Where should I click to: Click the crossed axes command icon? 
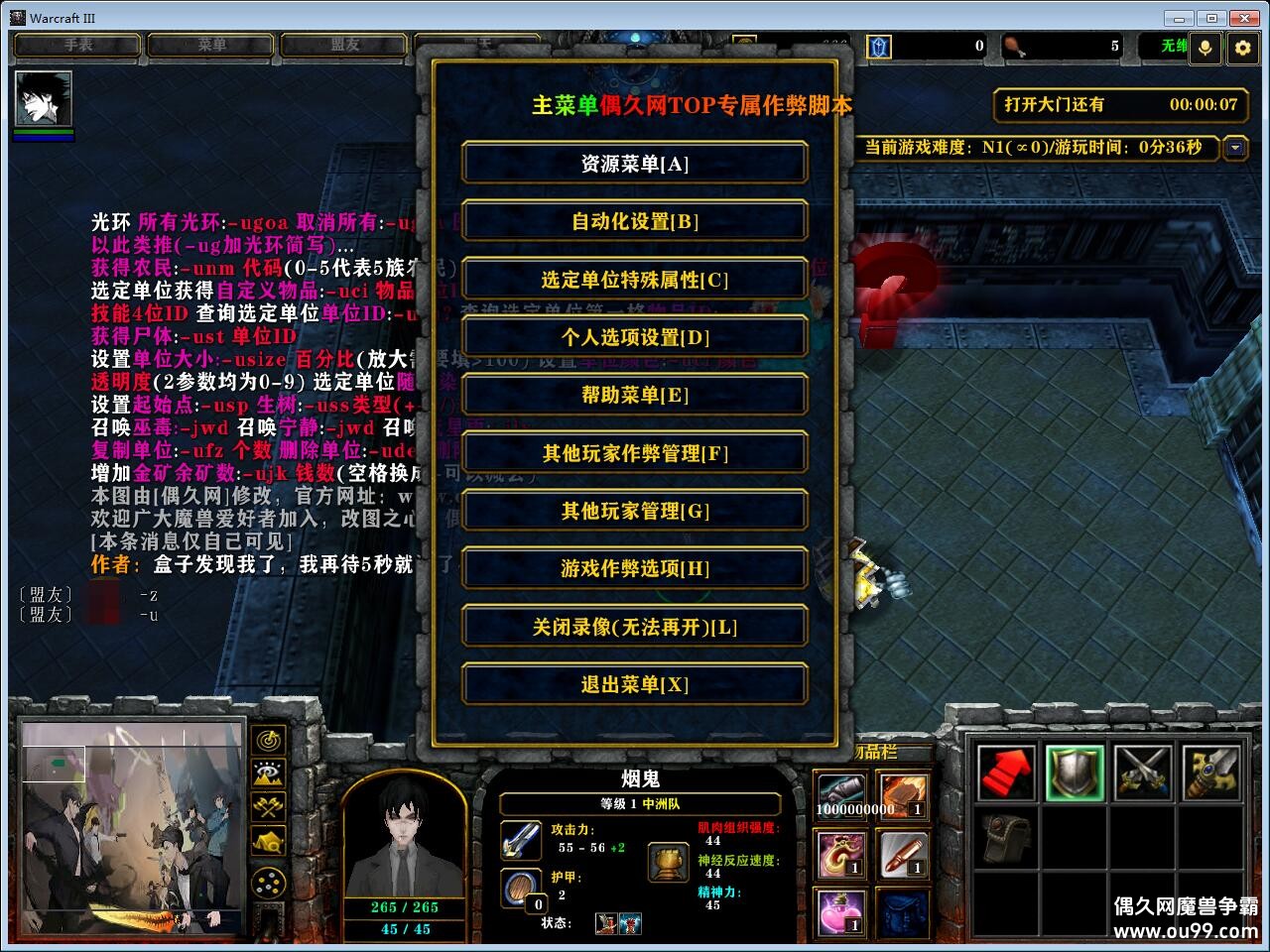[268, 806]
